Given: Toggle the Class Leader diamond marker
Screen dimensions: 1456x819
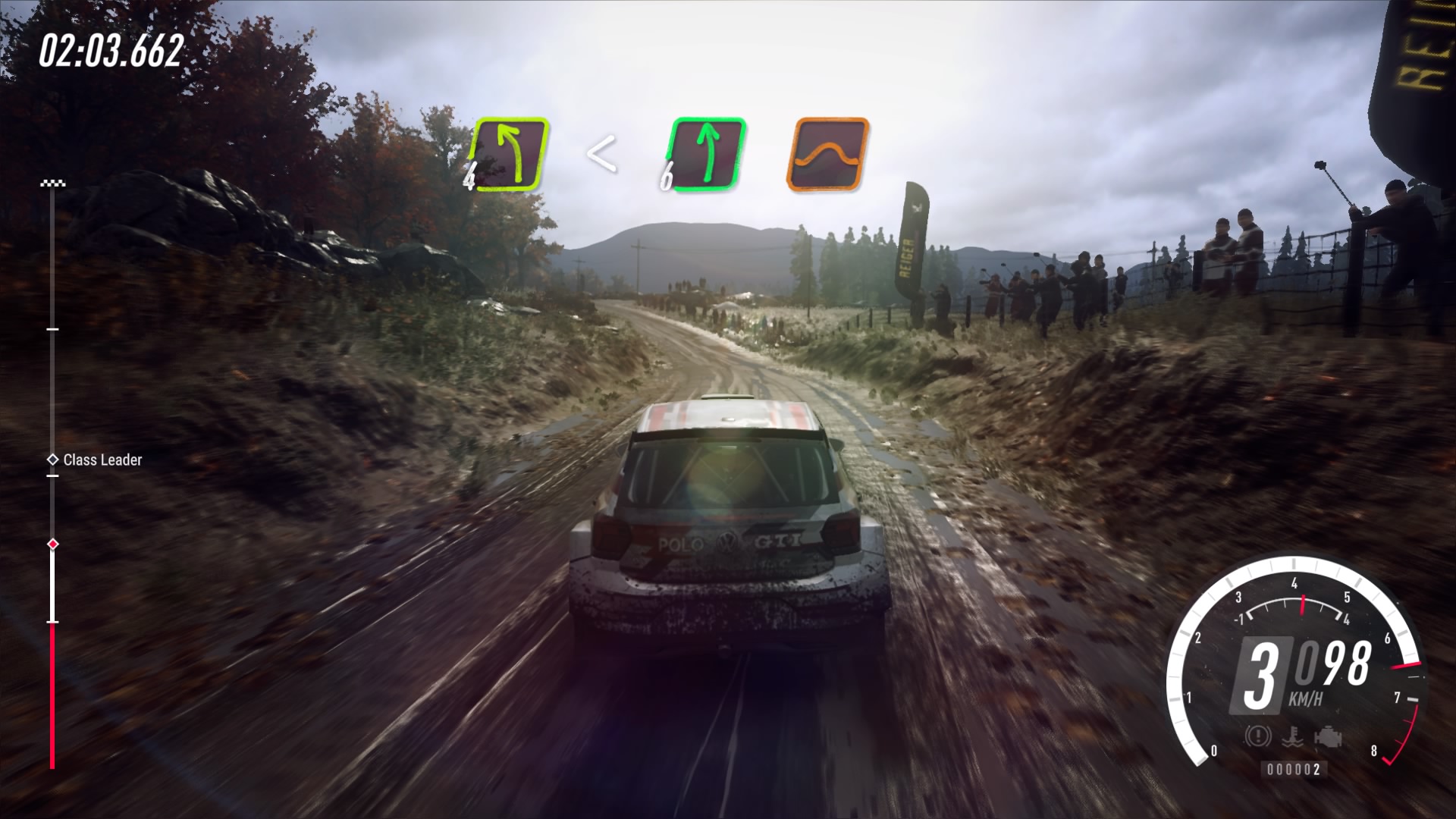Looking at the screenshot, I should click(x=53, y=459).
